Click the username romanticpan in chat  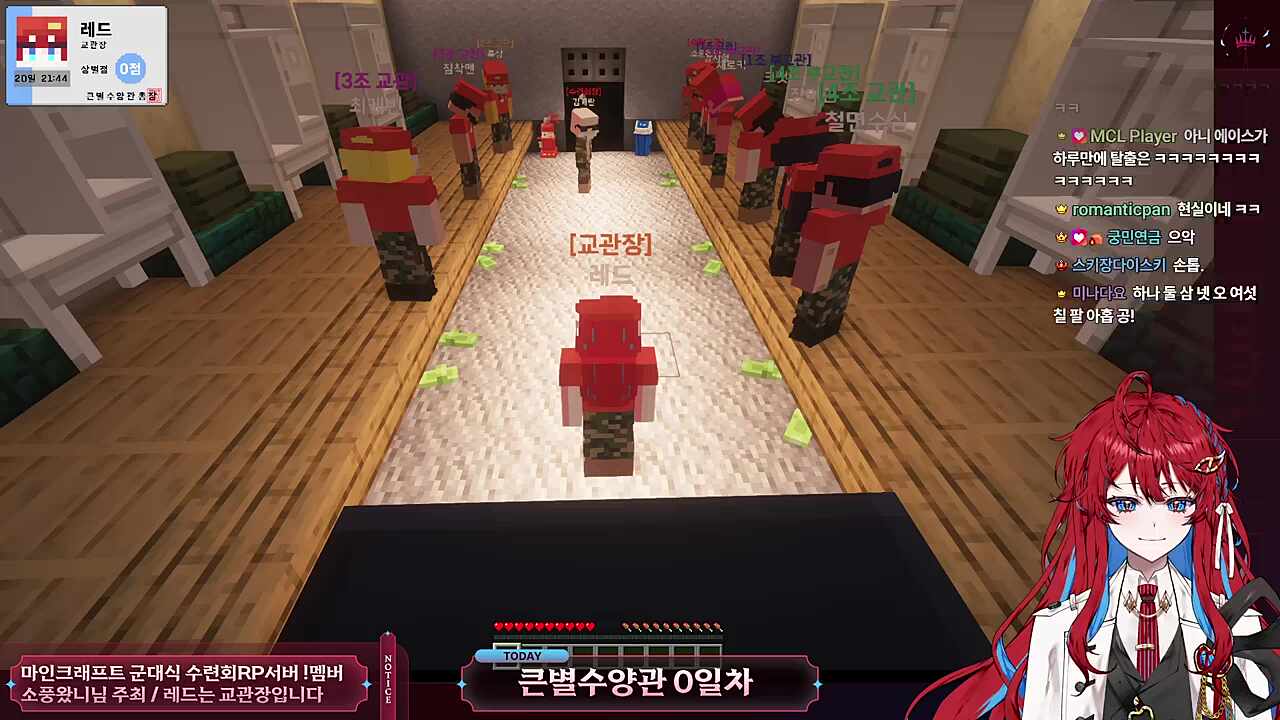[x=1120, y=209]
